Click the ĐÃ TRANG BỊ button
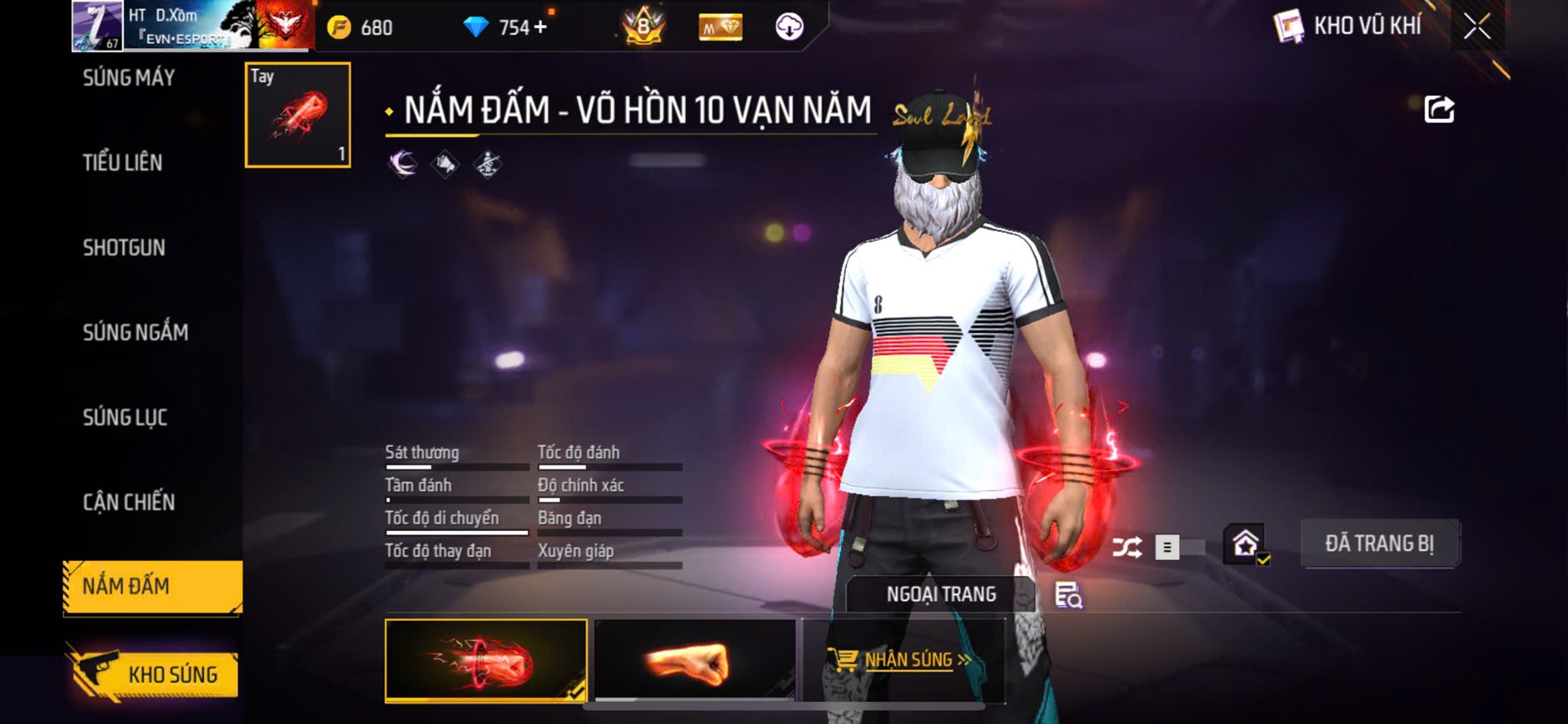This screenshot has height=724, width=1568. coord(1379,543)
